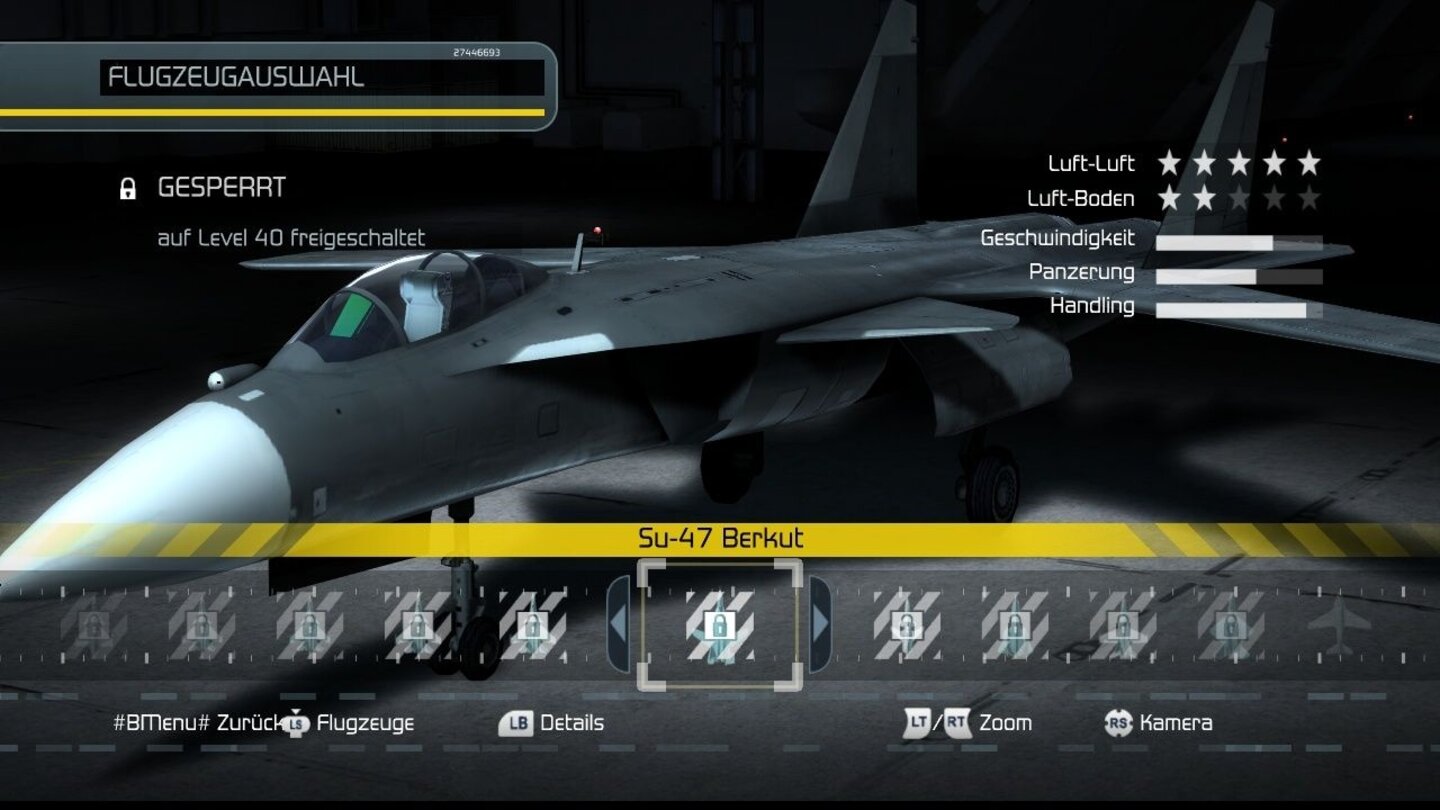Image resolution: width=1440 pixels, height=810 pixels.
Task: Toggle the second star of the Luft-Boden rating
Action: 1203,198
